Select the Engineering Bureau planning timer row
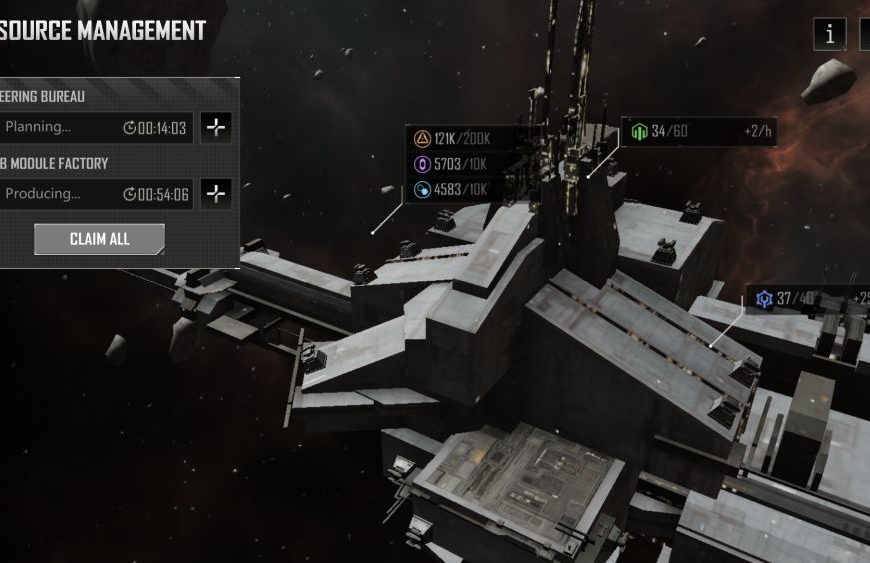 point(96,128)
